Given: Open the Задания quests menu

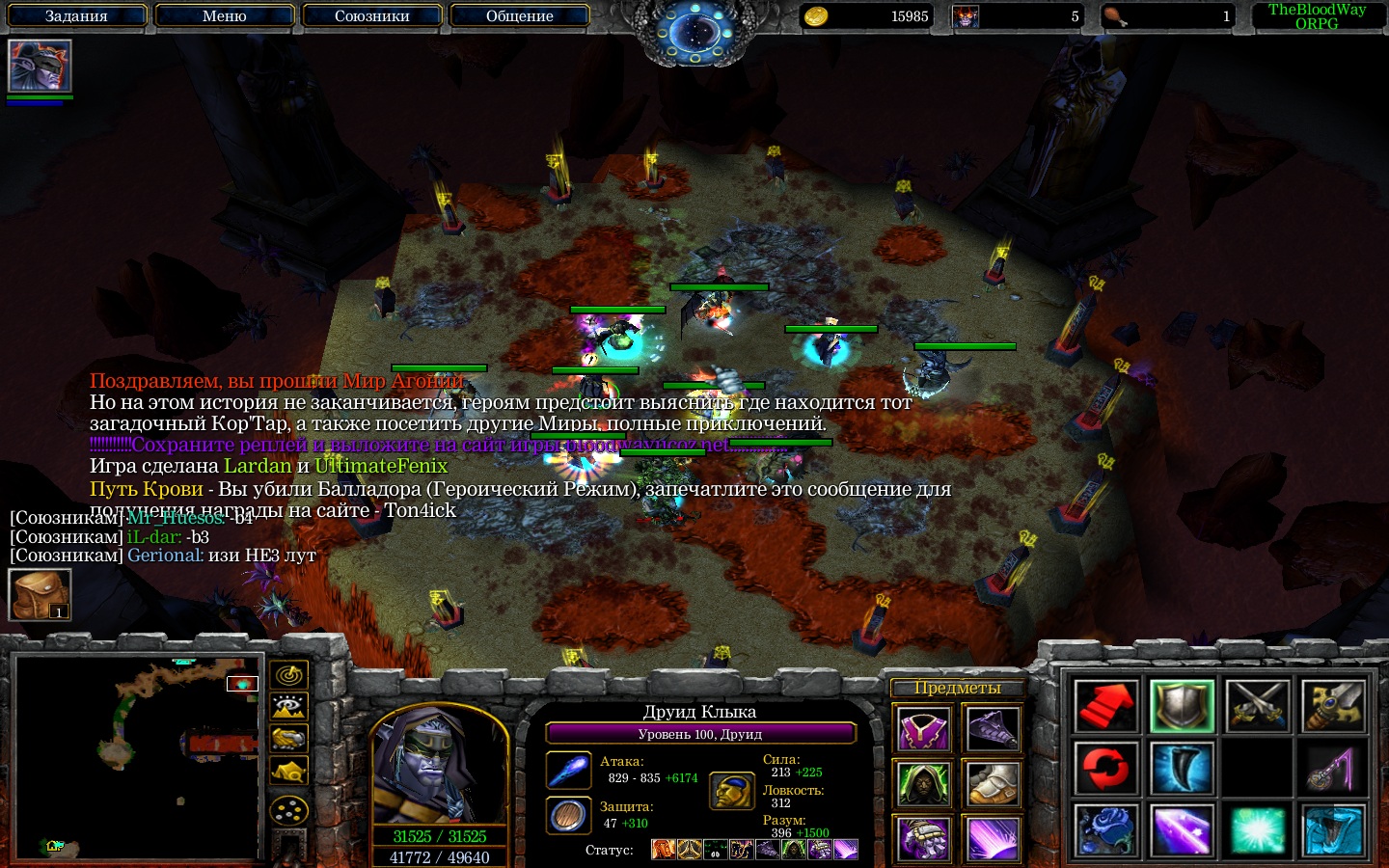Looking at the screenshot, I should (x=77, y=16).
